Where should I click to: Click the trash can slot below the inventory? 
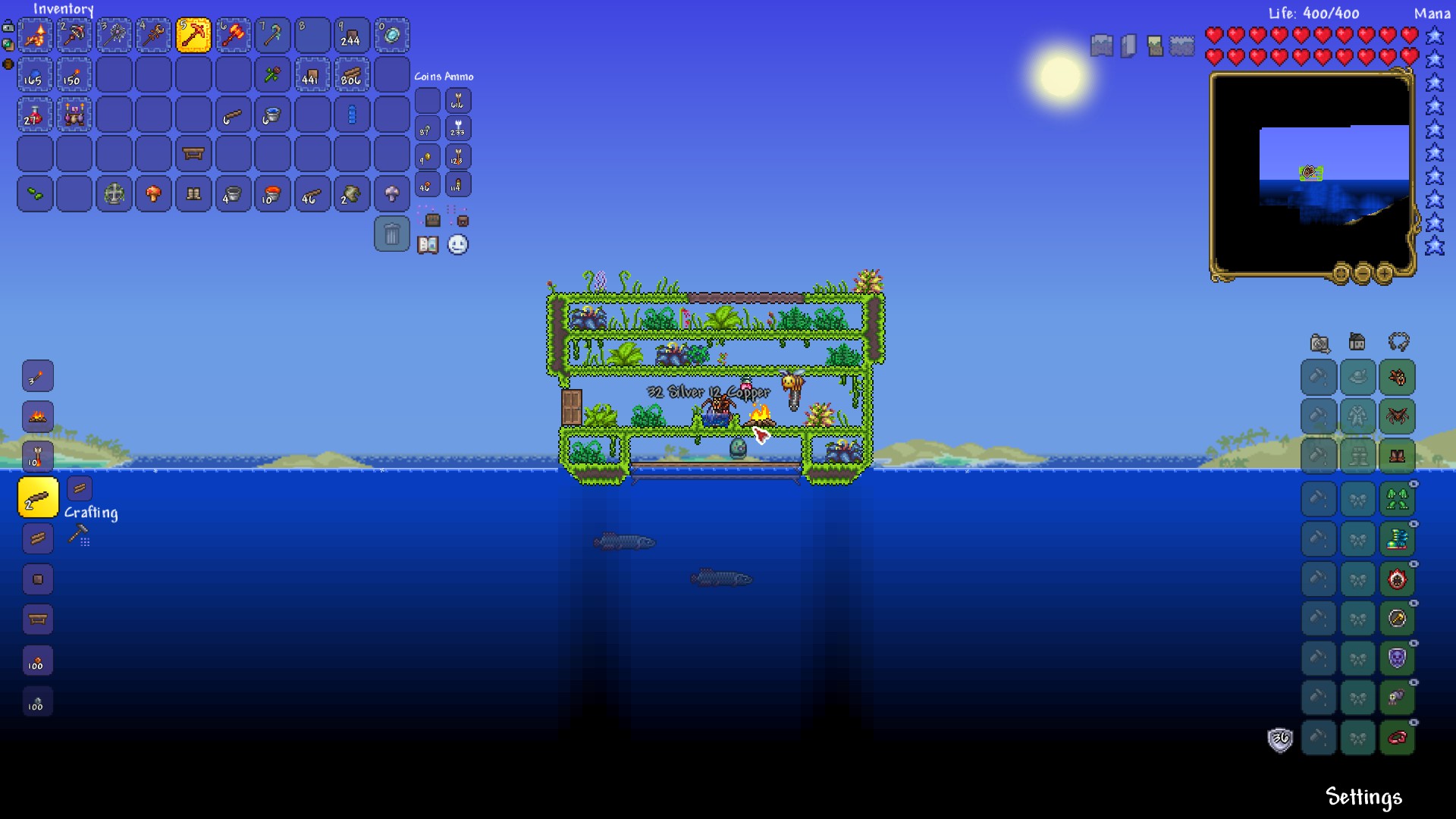pos(392,235)
